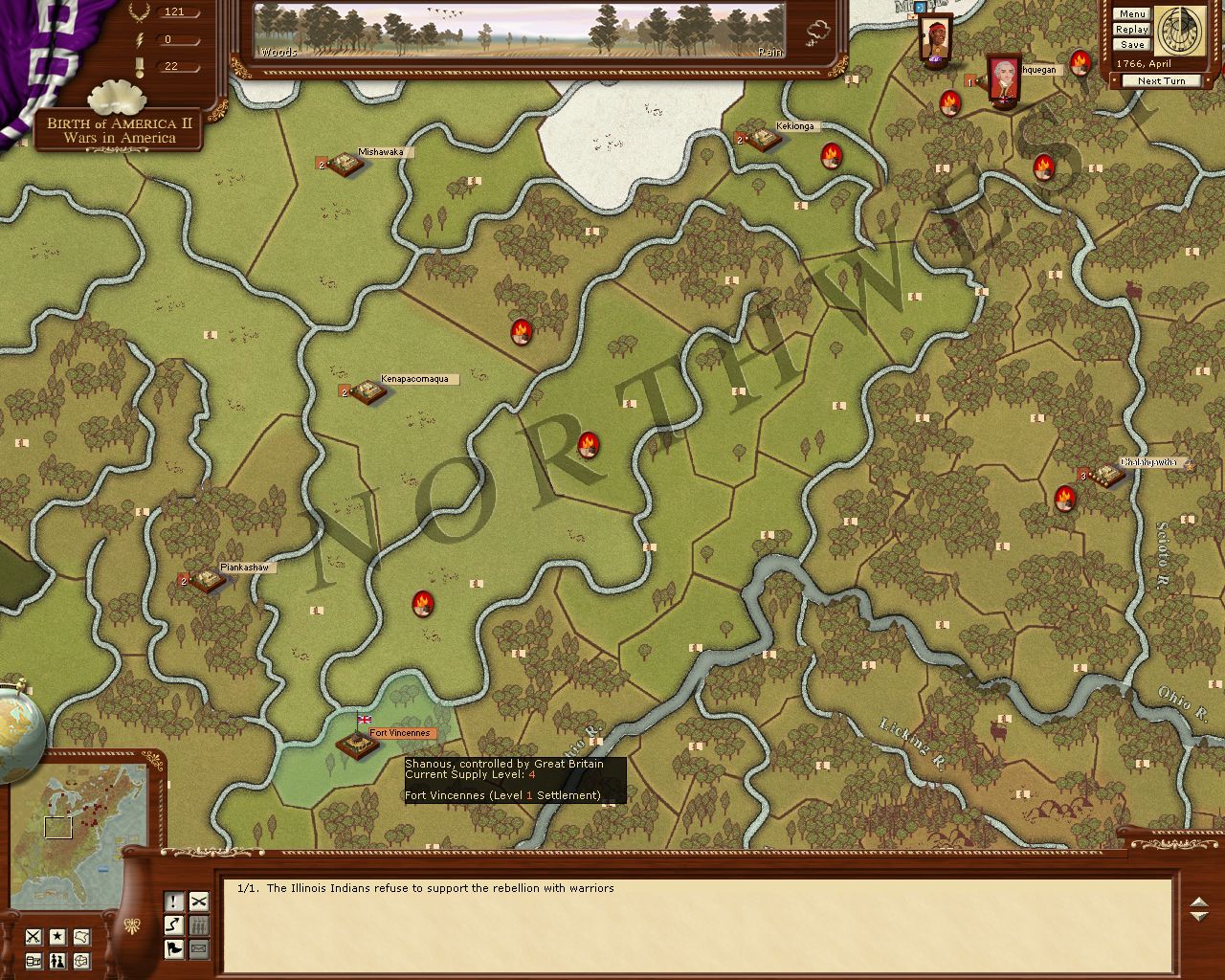Open the game Menu
The height and width of the screenshot is (980, 1225).
1131,14
